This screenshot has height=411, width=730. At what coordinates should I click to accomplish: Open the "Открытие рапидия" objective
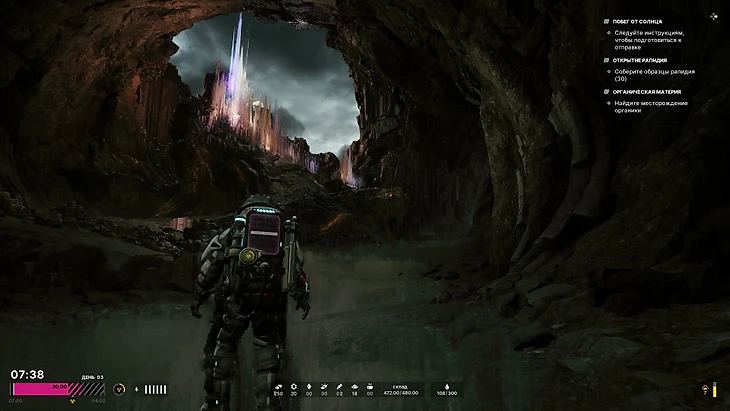[x=640, y=60]
